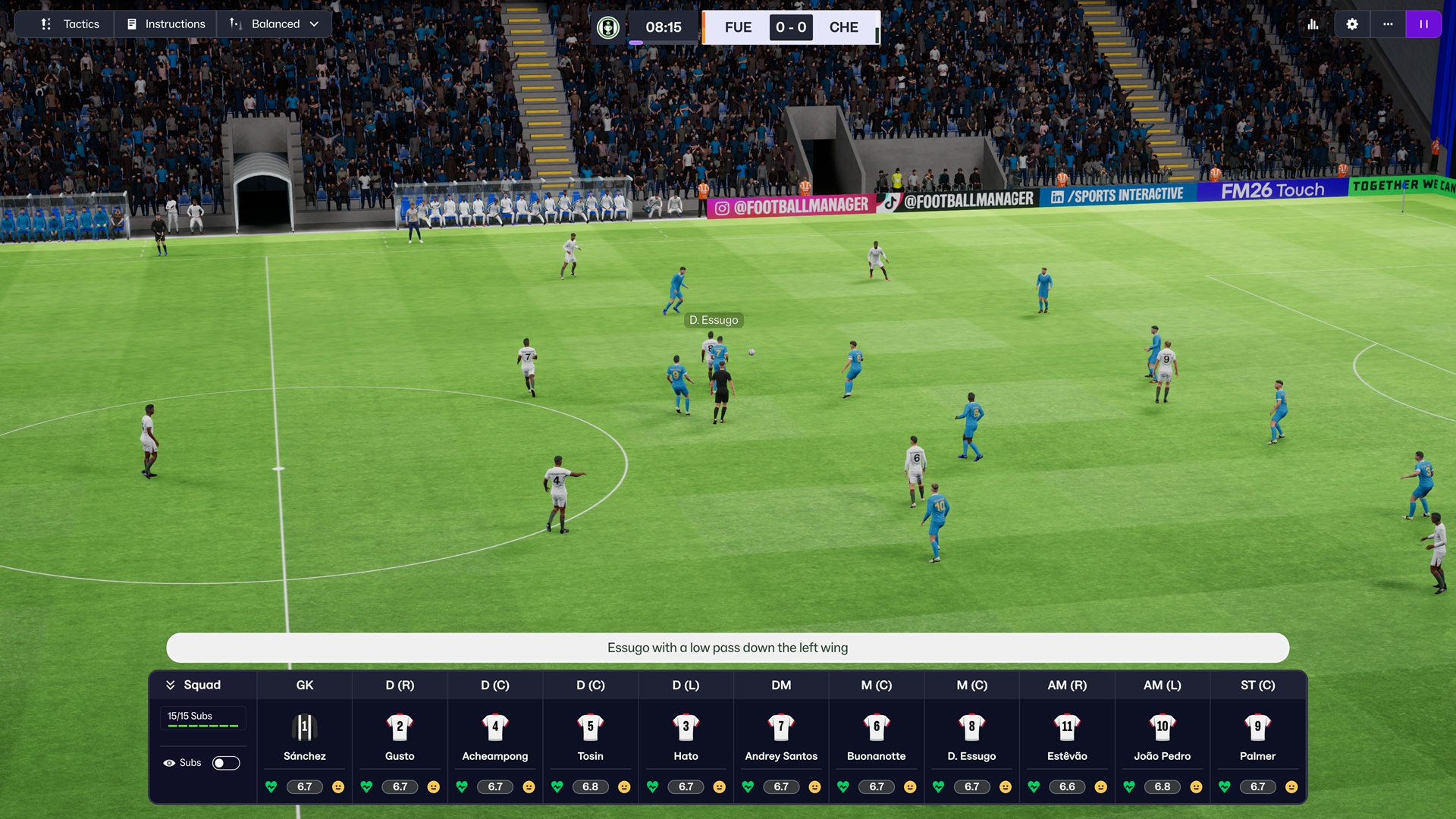Open more options via the ellipsis icon
The width and height of the screenshot is (1456, 819).
pos(1389,24)
